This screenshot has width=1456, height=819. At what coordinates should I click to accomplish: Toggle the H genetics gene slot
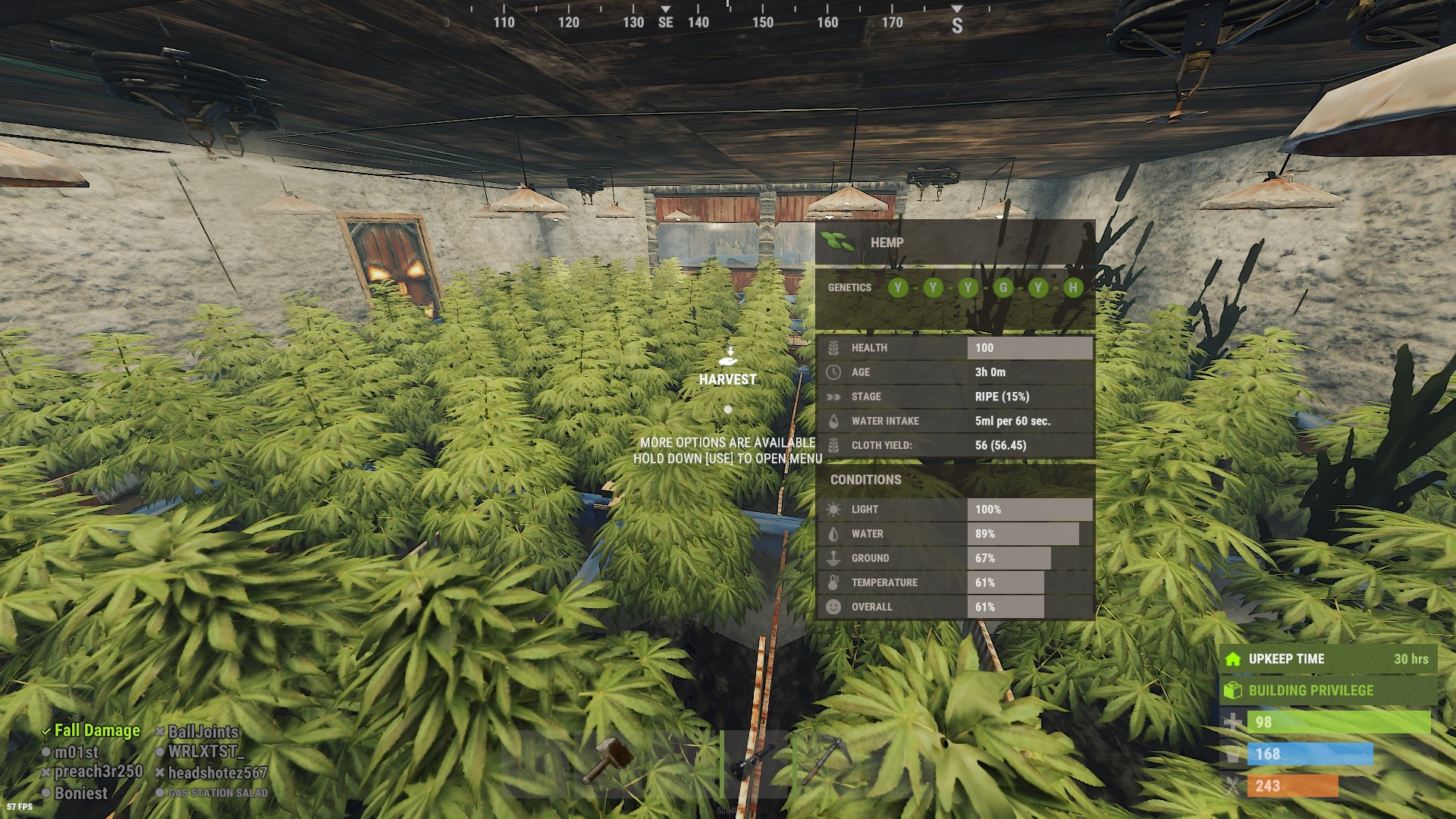[1073, 288]
